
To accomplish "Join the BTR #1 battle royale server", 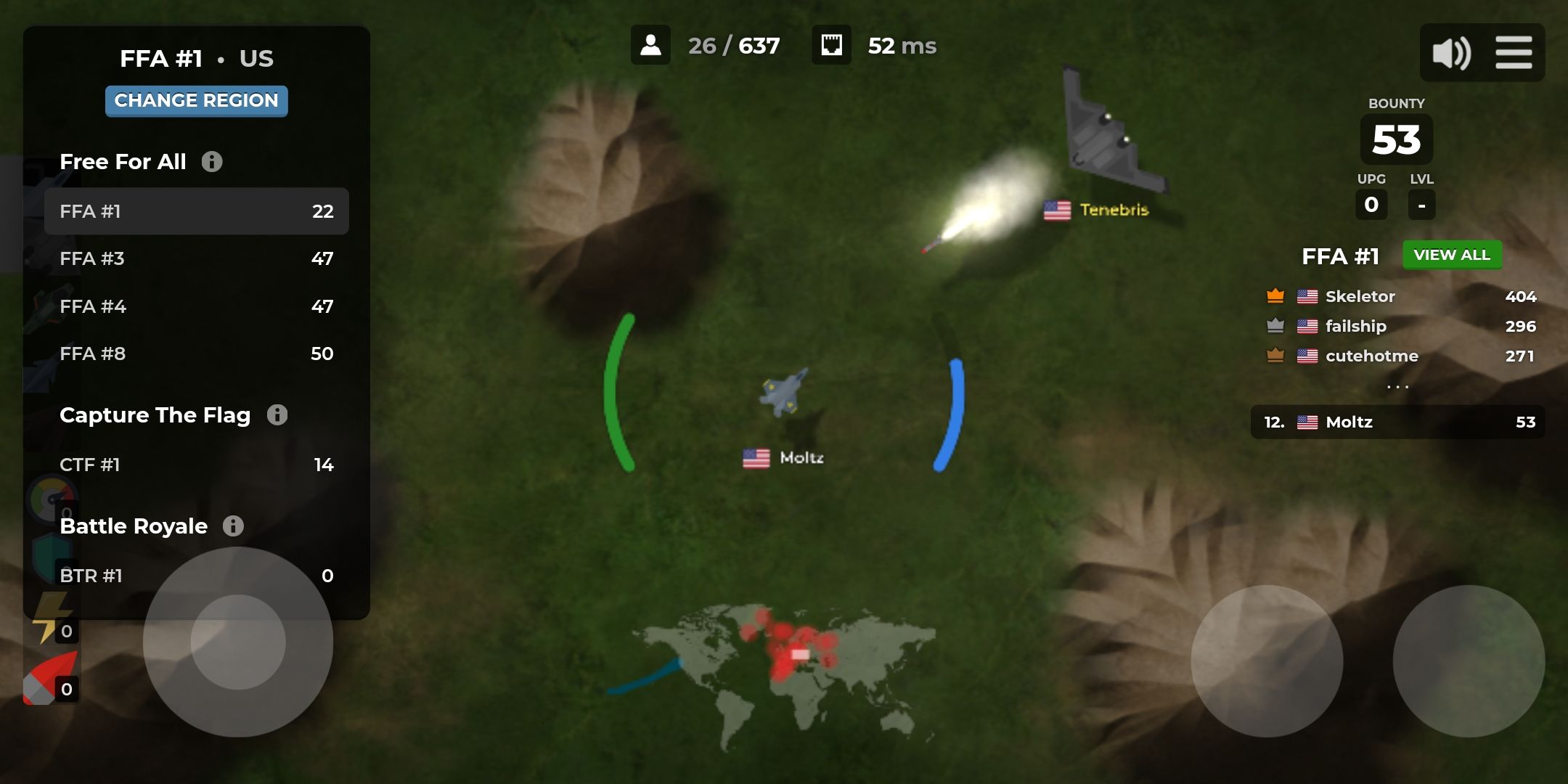I will [x=197, y=575].
